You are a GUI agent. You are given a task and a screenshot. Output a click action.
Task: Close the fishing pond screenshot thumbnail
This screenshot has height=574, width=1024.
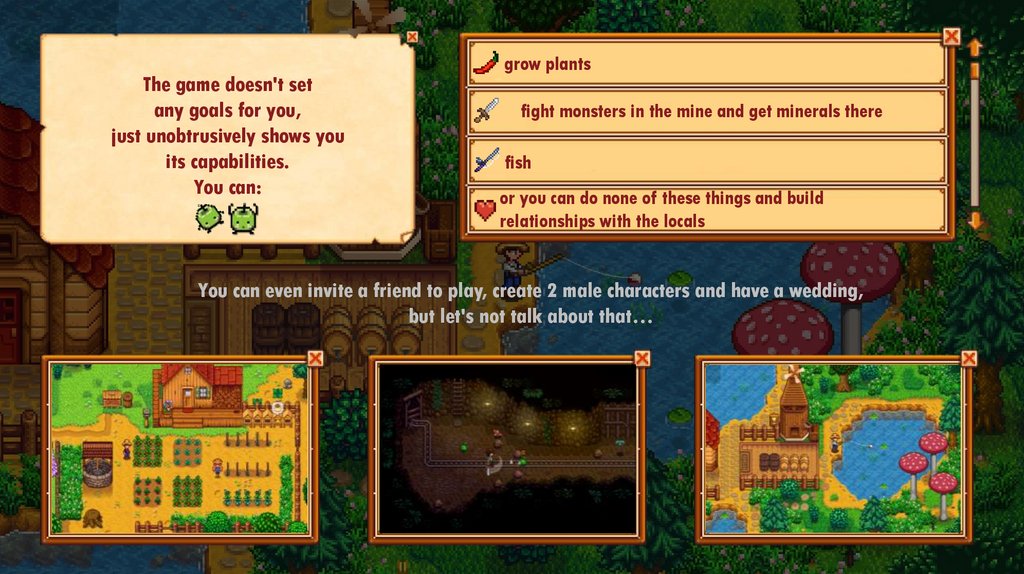[x=969, y=358]
